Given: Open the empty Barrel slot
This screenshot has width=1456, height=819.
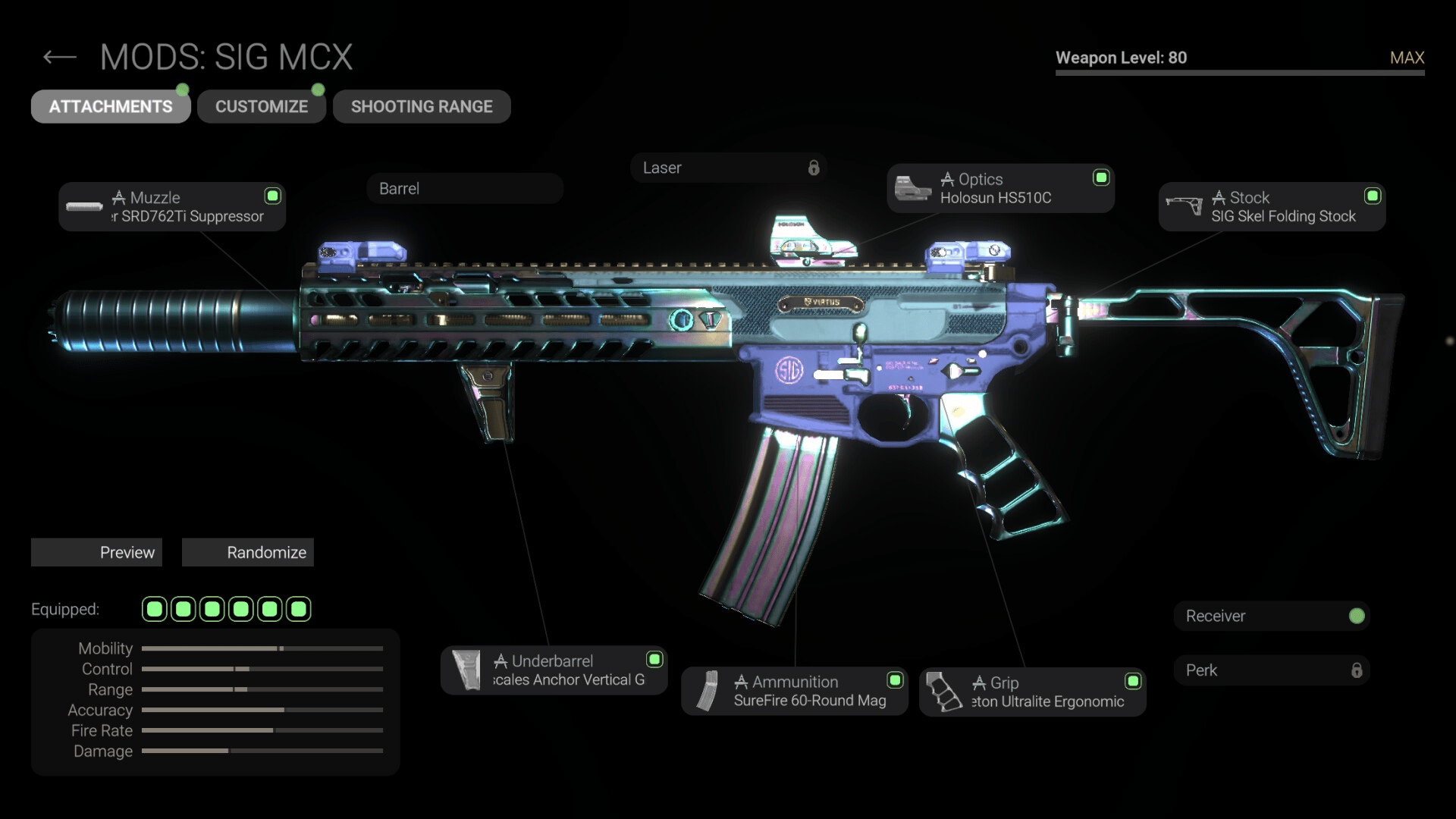Looking at the screenshot, I should [465, 189].
